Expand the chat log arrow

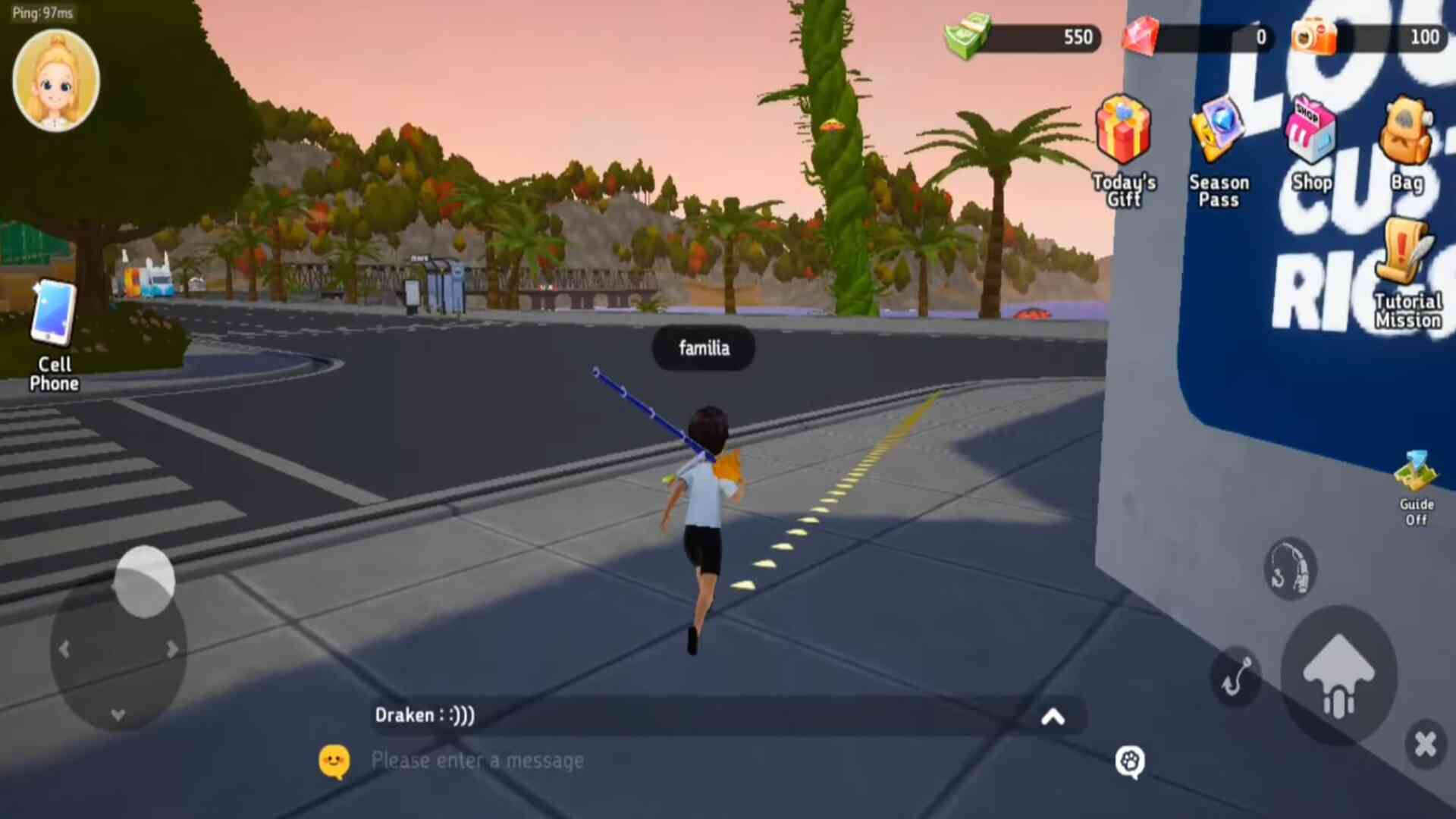(1053, 717)
